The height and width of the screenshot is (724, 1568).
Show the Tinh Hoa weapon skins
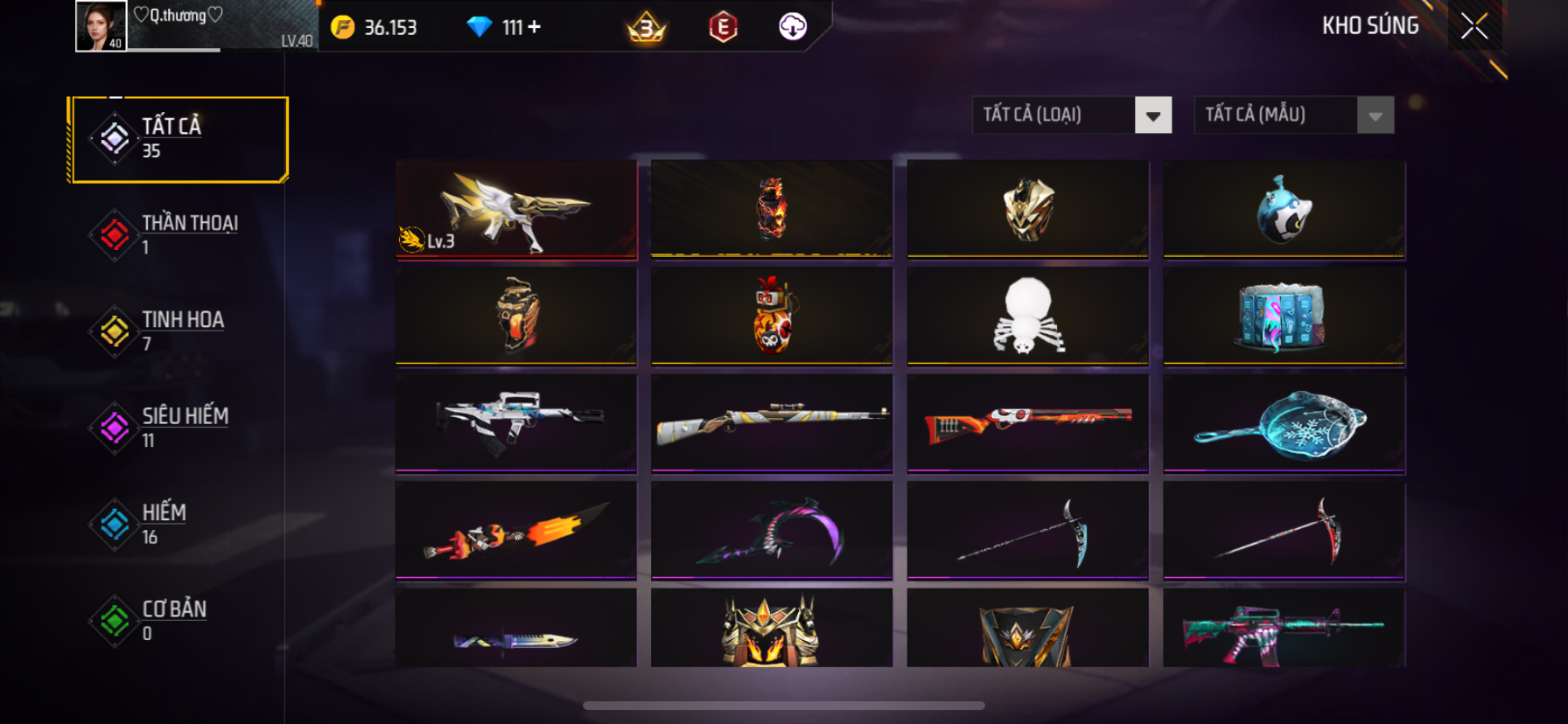[x=179, y=331]
